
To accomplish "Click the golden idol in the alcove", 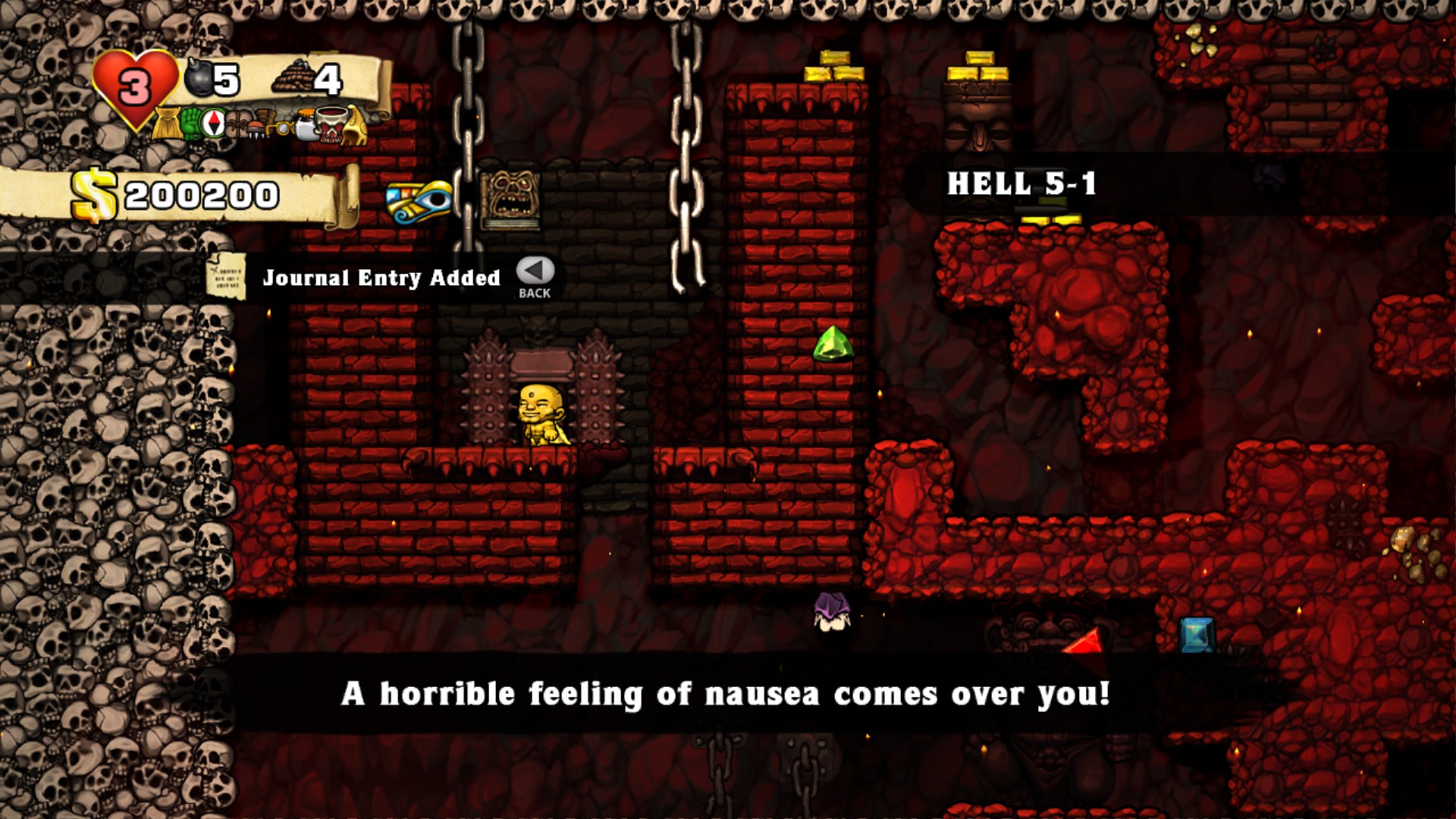I will pyautogui.click(x=543, y=416).
